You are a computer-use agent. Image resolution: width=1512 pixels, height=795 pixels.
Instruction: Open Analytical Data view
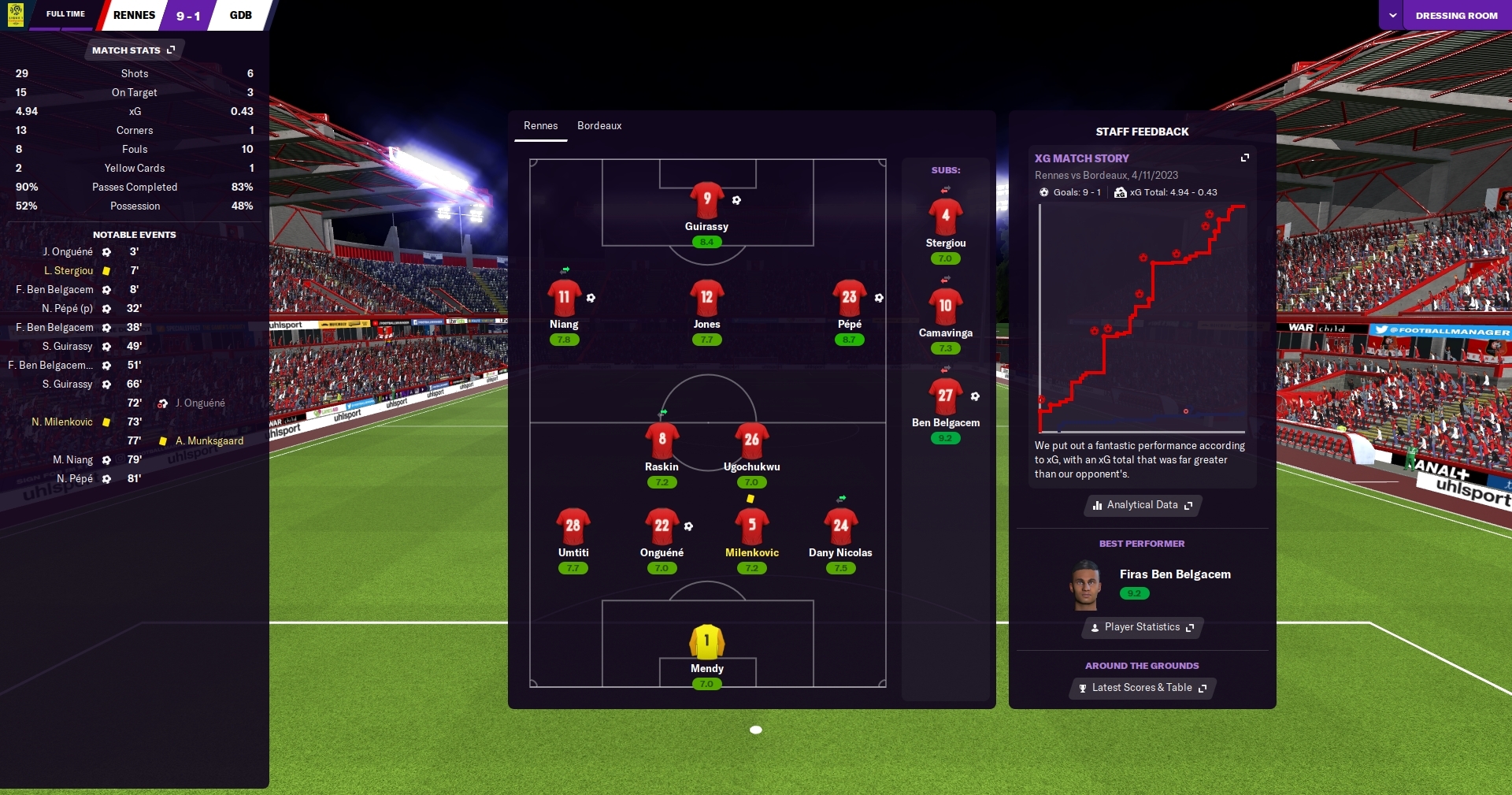(x=1142, y=505)
